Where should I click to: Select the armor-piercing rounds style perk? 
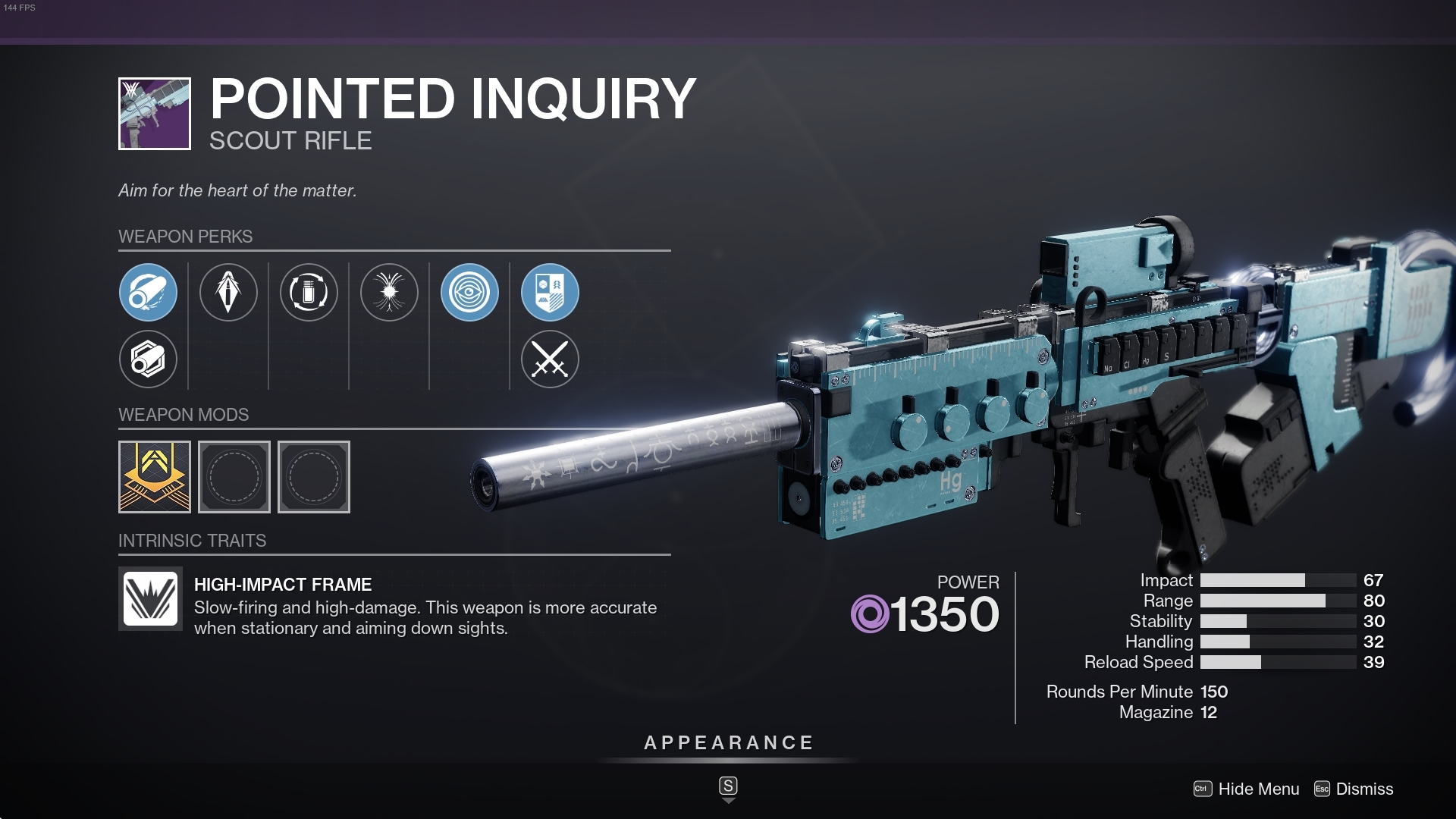point(228,292)
